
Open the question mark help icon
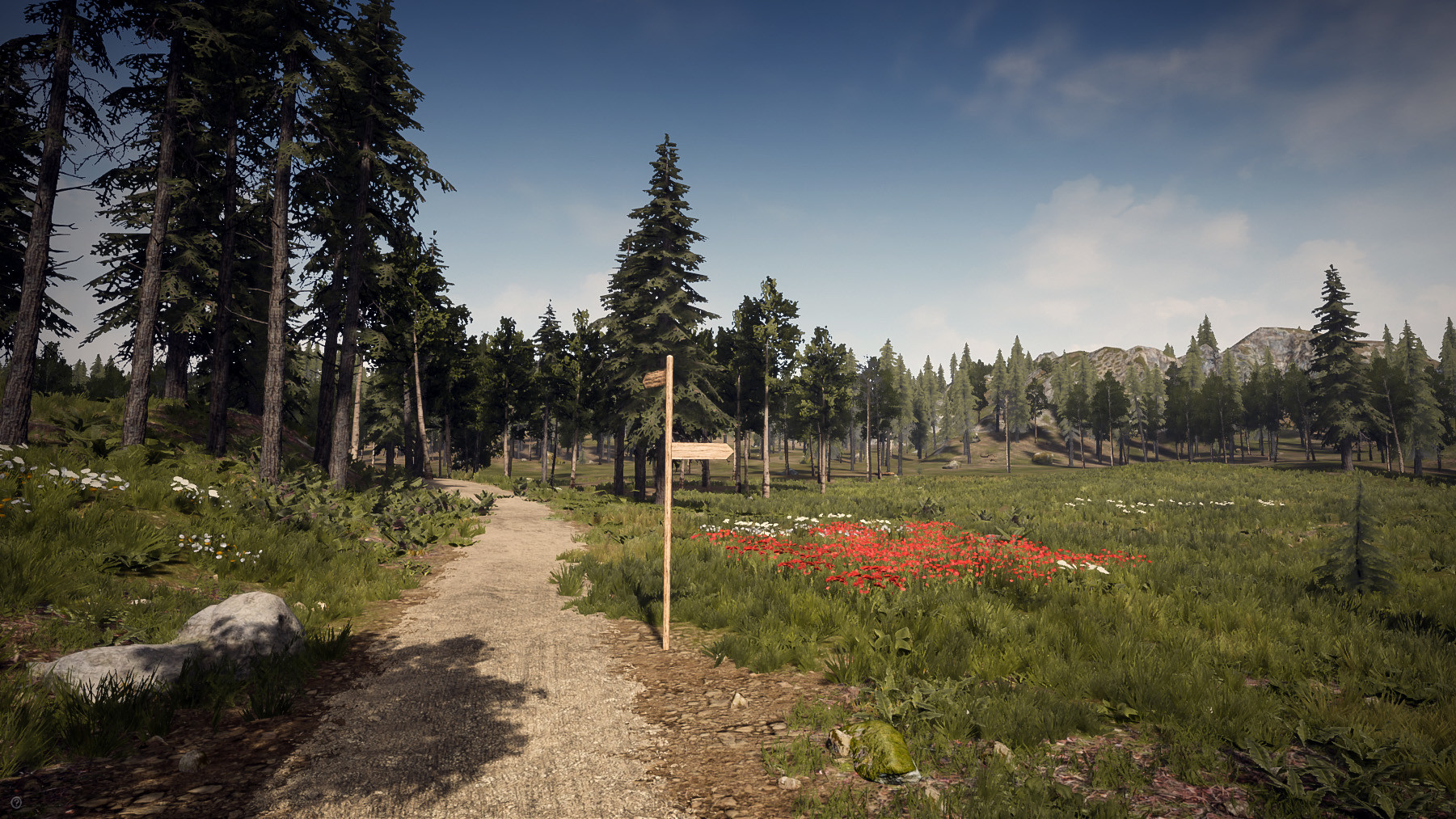pos(16,803)
